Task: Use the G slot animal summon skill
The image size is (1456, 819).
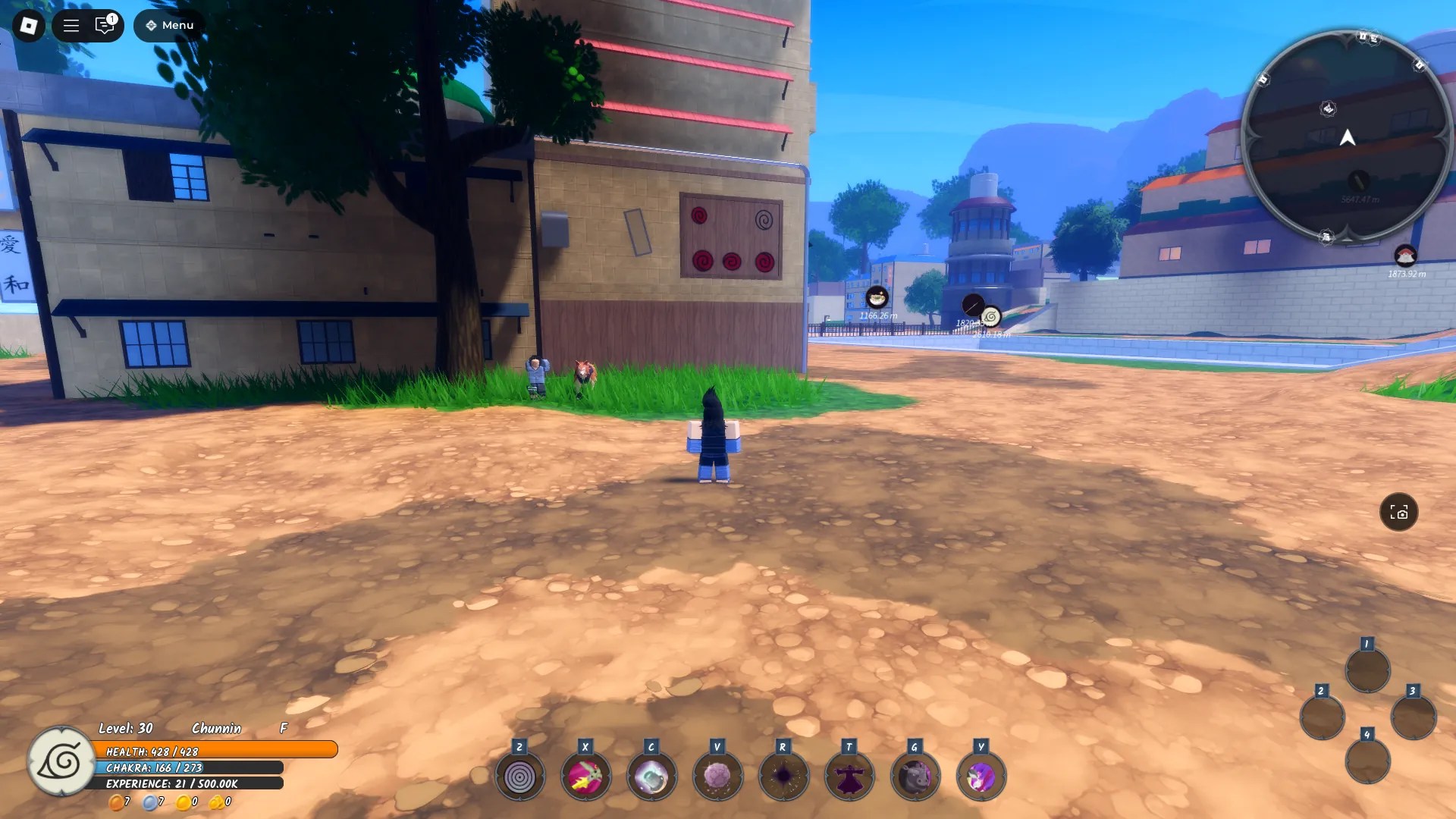Action: 915,775
